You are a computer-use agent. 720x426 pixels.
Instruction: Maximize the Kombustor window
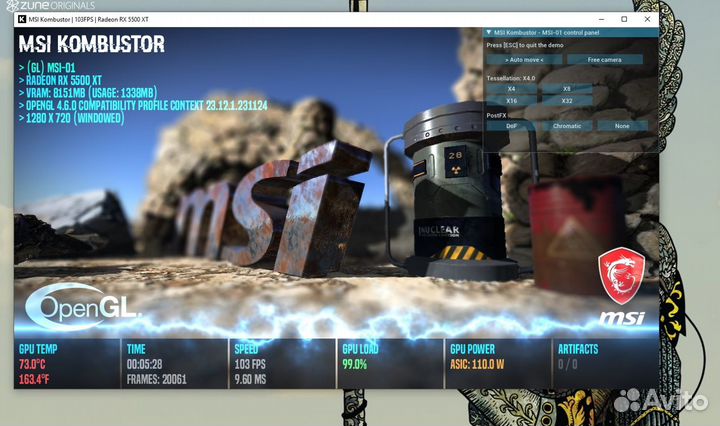click(x=624, y=19)
